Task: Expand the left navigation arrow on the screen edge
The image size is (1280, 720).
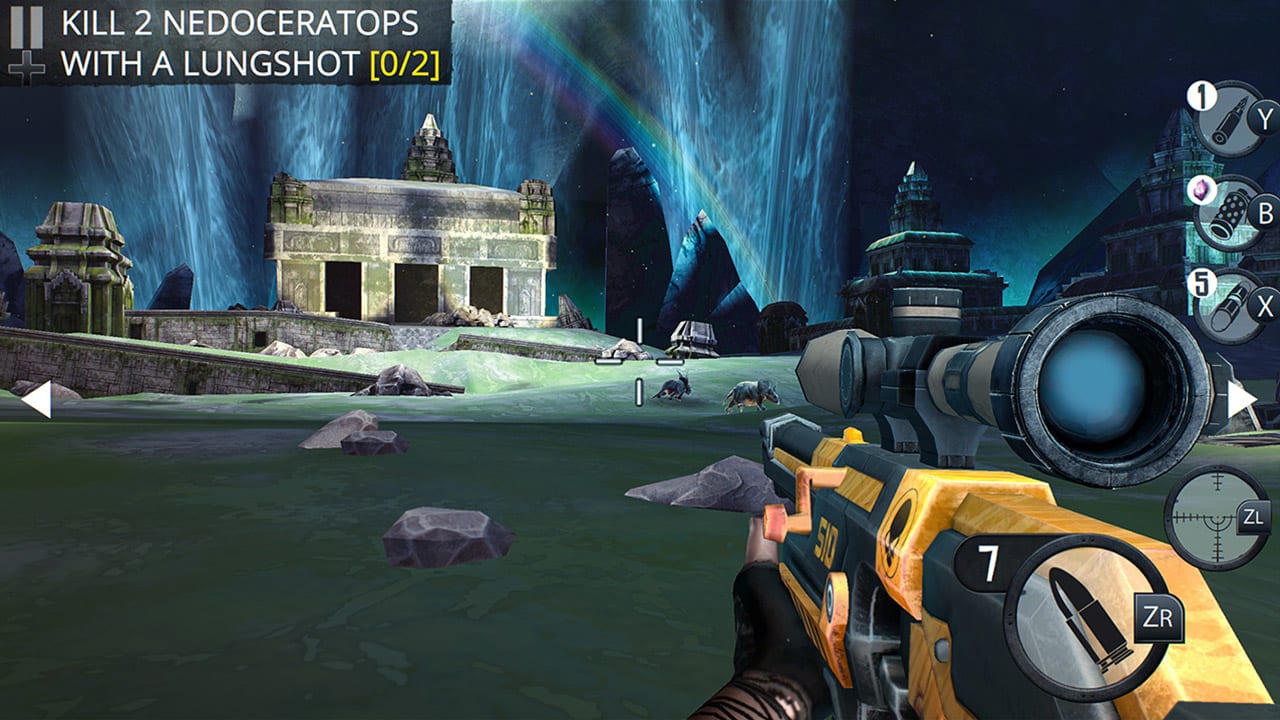Action: tap(38, 400)
